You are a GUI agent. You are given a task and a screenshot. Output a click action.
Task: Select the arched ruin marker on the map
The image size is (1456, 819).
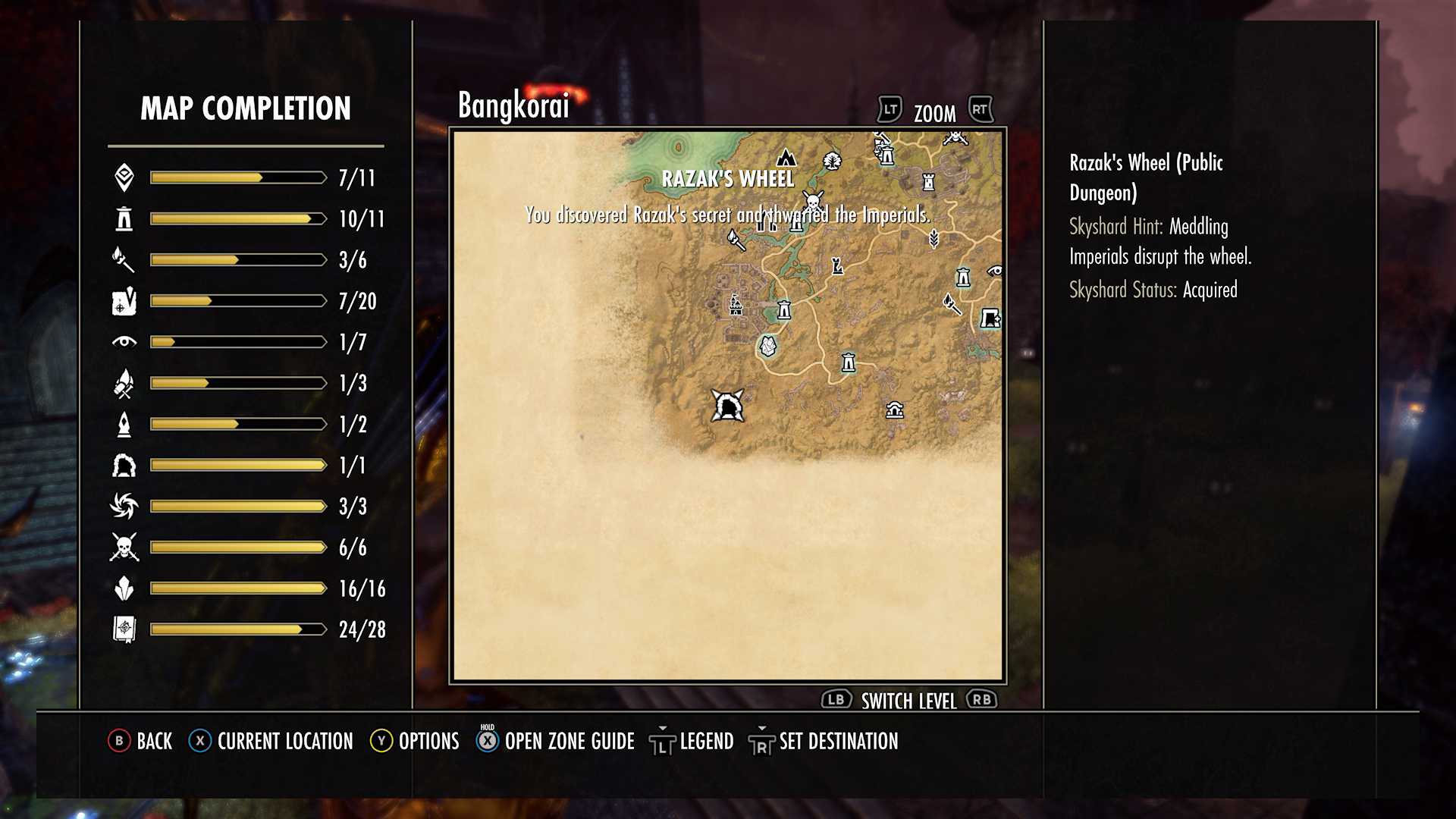[x=895, y=410]
